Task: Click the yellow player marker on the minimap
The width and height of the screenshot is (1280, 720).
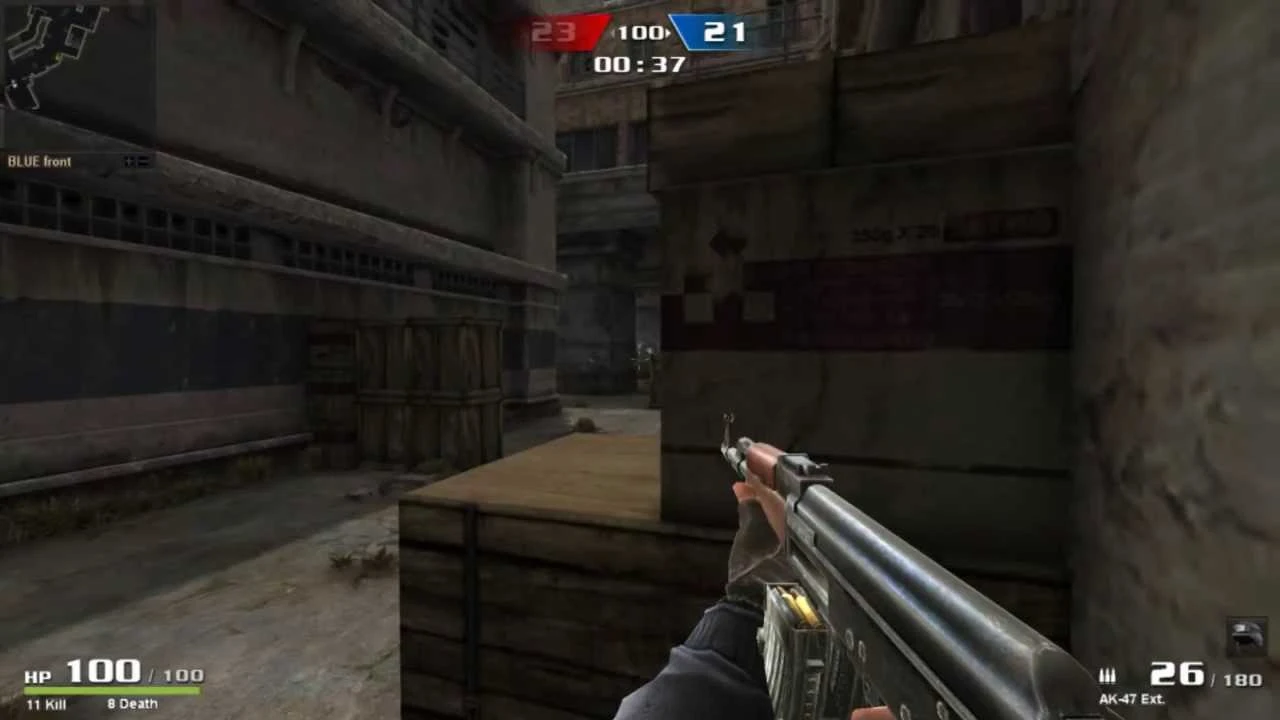Action: pos(57,57)
